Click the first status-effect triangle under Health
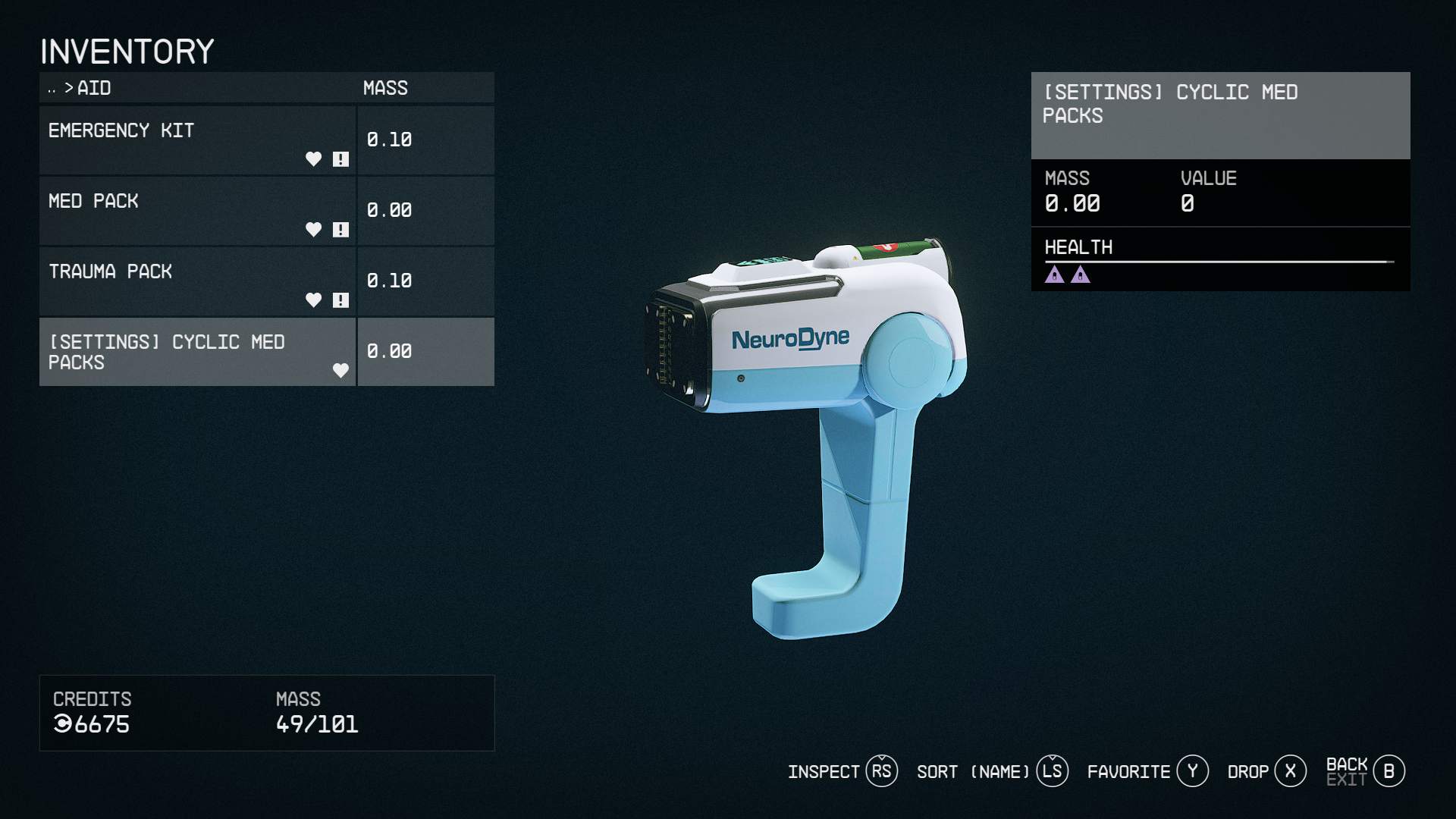The width and height of the screenshot is (1456, 819). click(x=1056, y=275)
